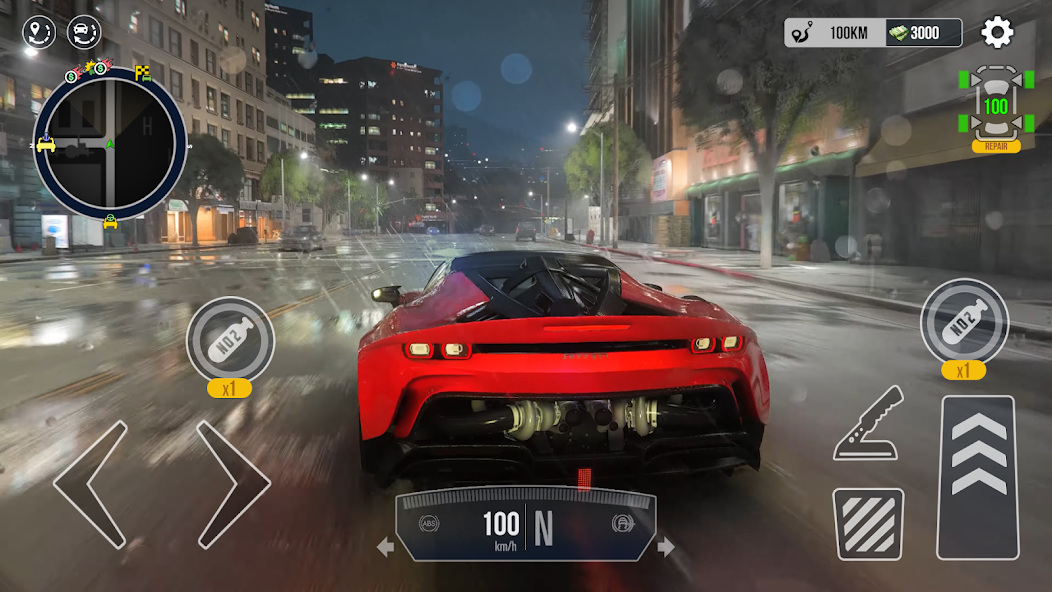
Task: Pull the handbrake lever
Action: tap(868, 424)
